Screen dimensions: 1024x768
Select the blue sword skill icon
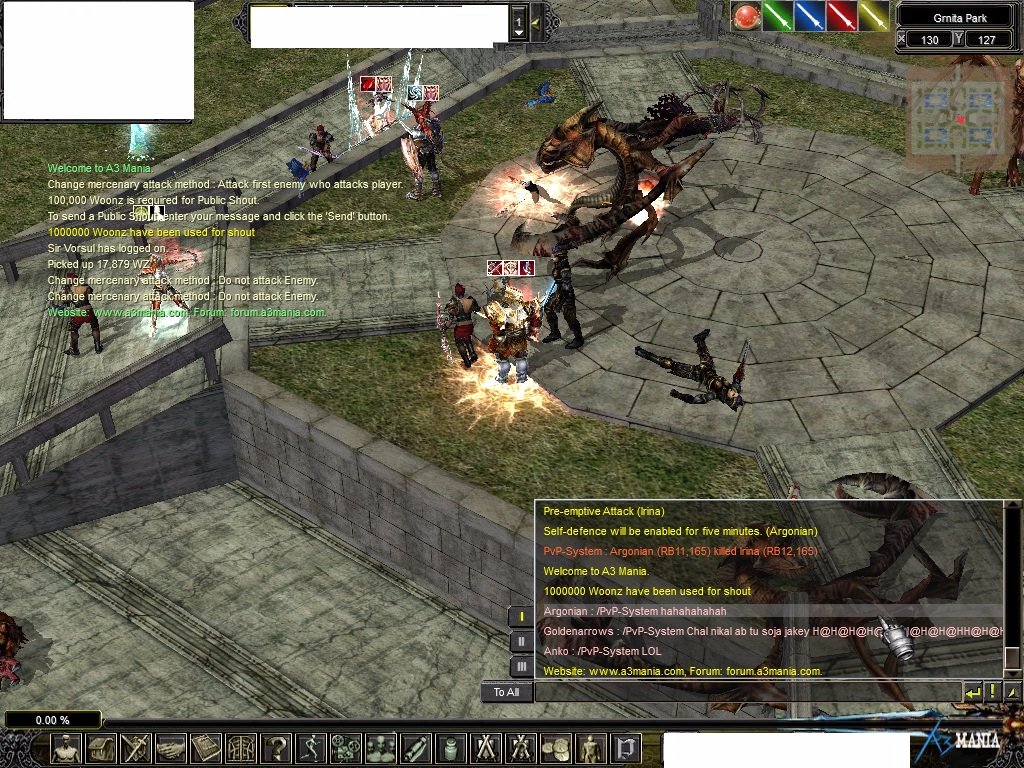point(809,16)
